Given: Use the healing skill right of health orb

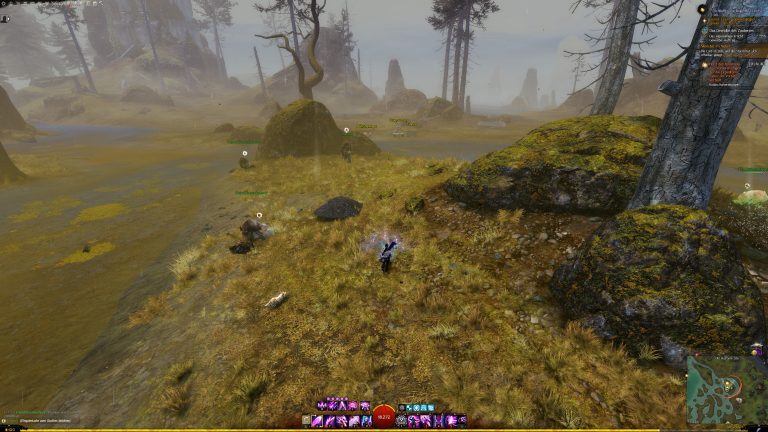Looking at the screenshot, I should [x=403, y=421].
